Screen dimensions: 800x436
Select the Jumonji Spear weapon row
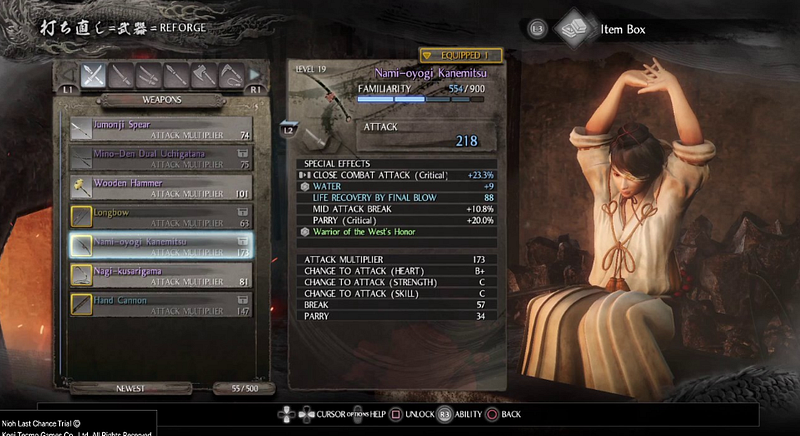(160, 127)
